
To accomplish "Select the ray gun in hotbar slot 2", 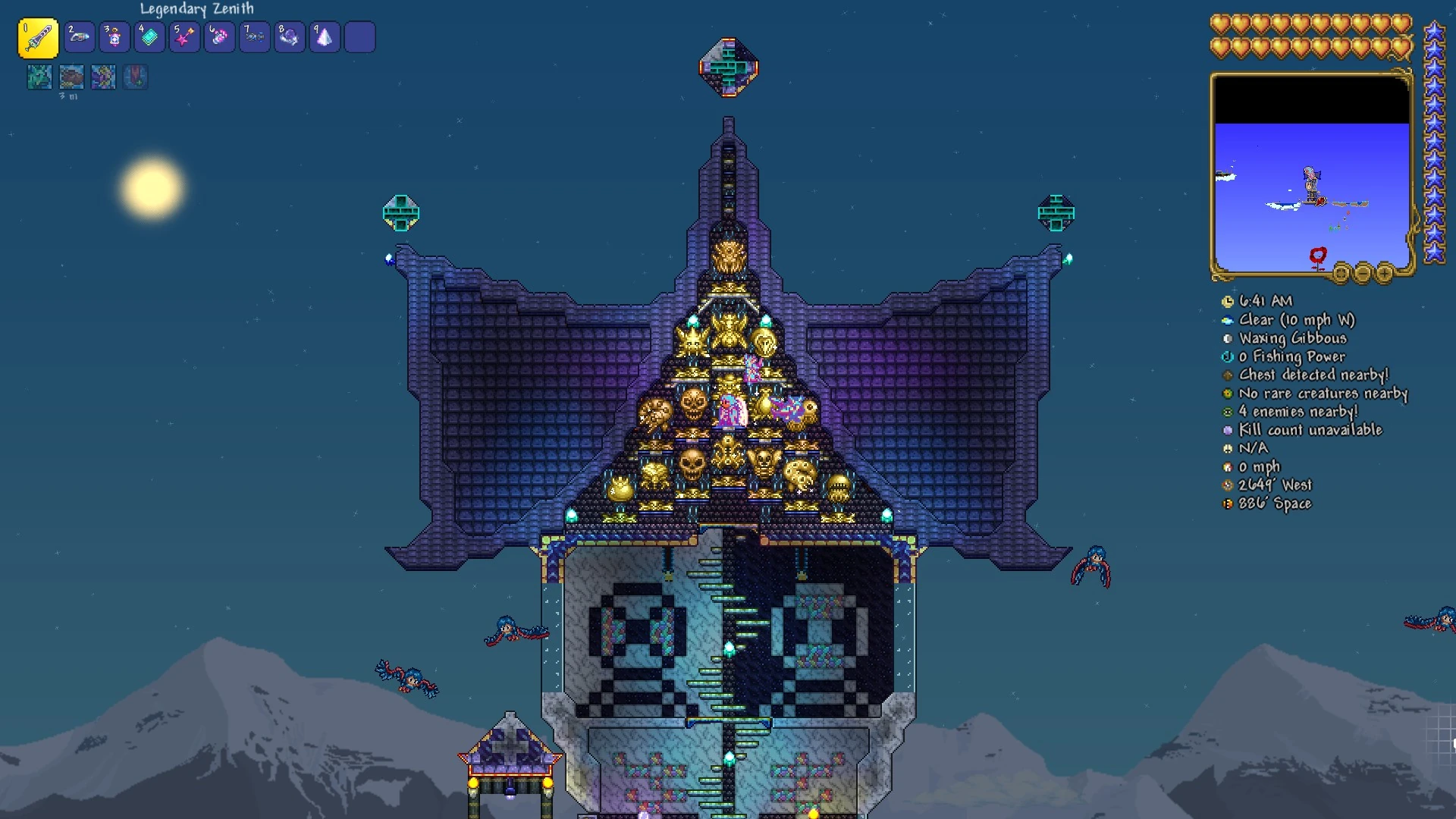I will click(x=80, y=36).
